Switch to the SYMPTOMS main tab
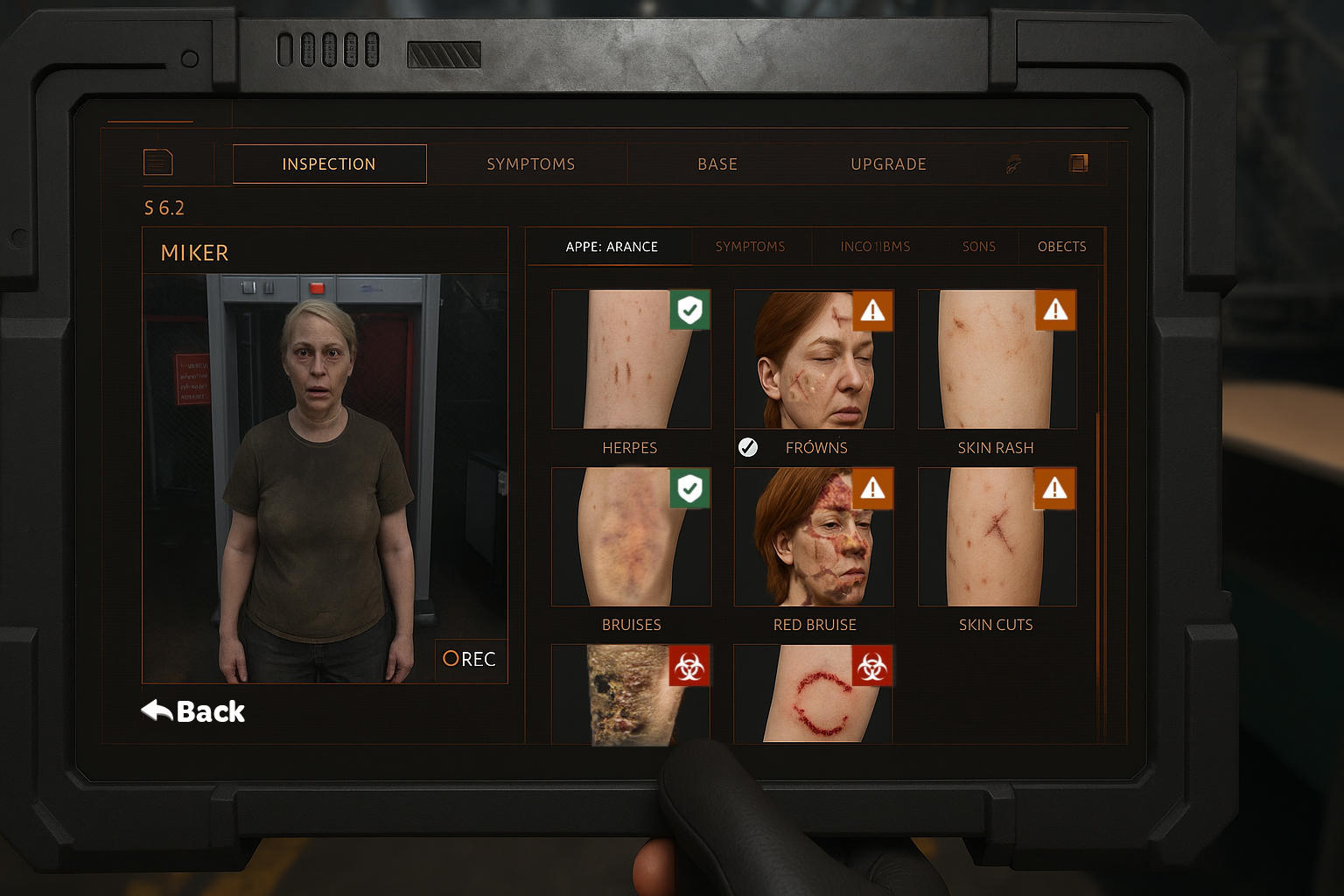The width and height of the screenshot is (1344, 896). point(530,164)
